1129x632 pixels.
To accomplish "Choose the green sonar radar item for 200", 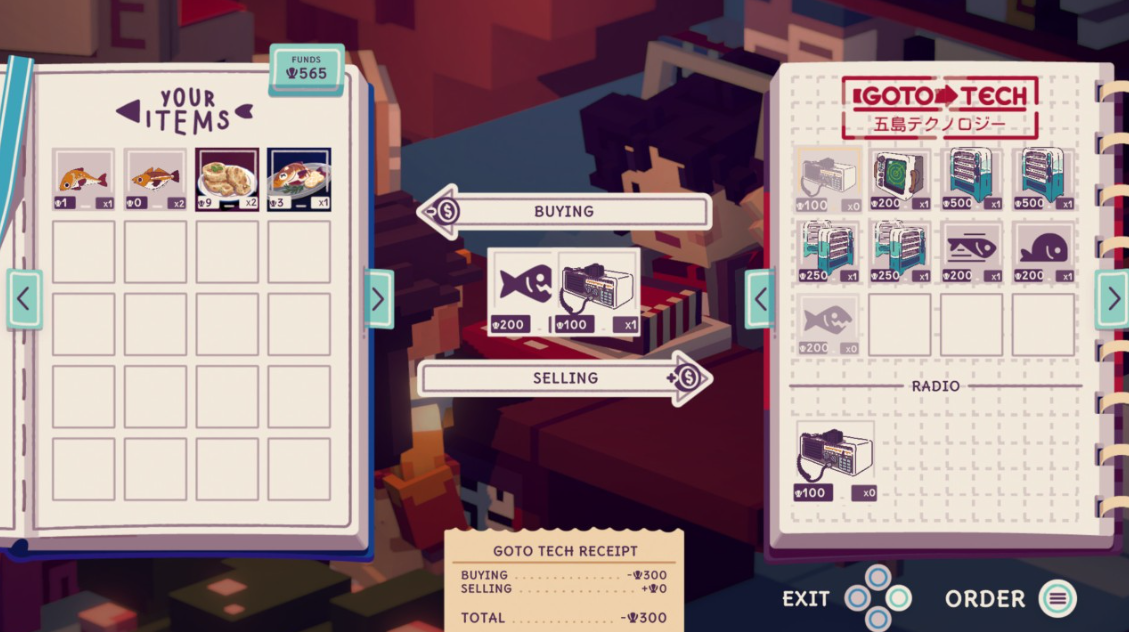I will tap(900, 180).
